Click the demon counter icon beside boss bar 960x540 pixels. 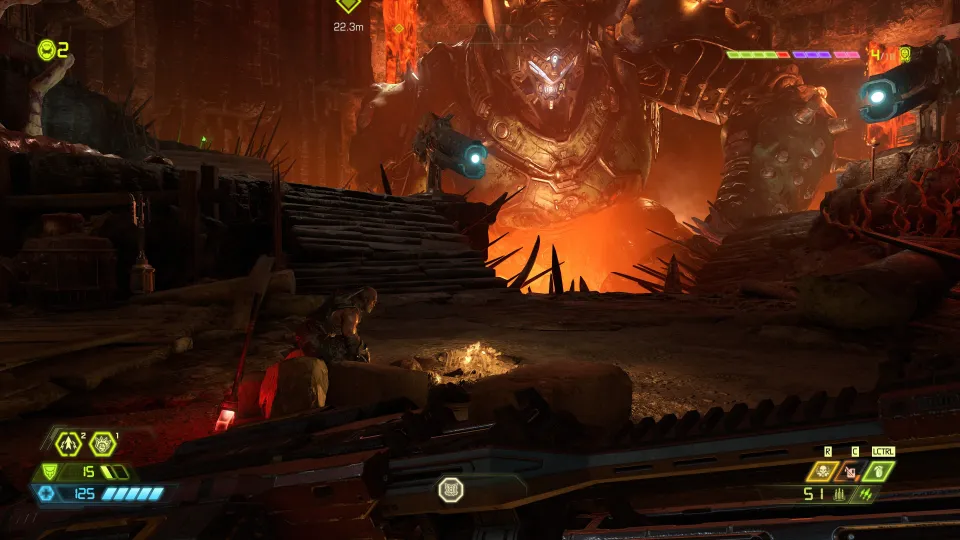pyautogui.click(x=904, y=54)
